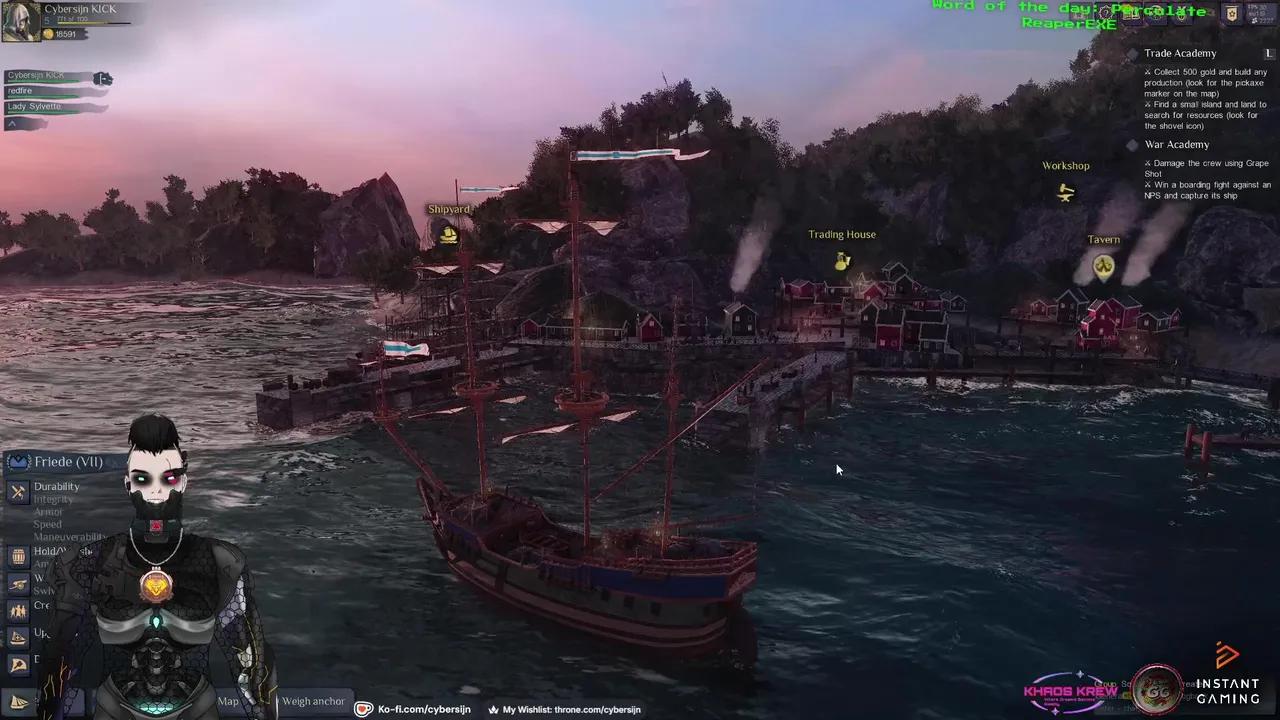
Task: Open the Workshop anvil marker
Action: pyautogui.click(x=1066, y=192)
